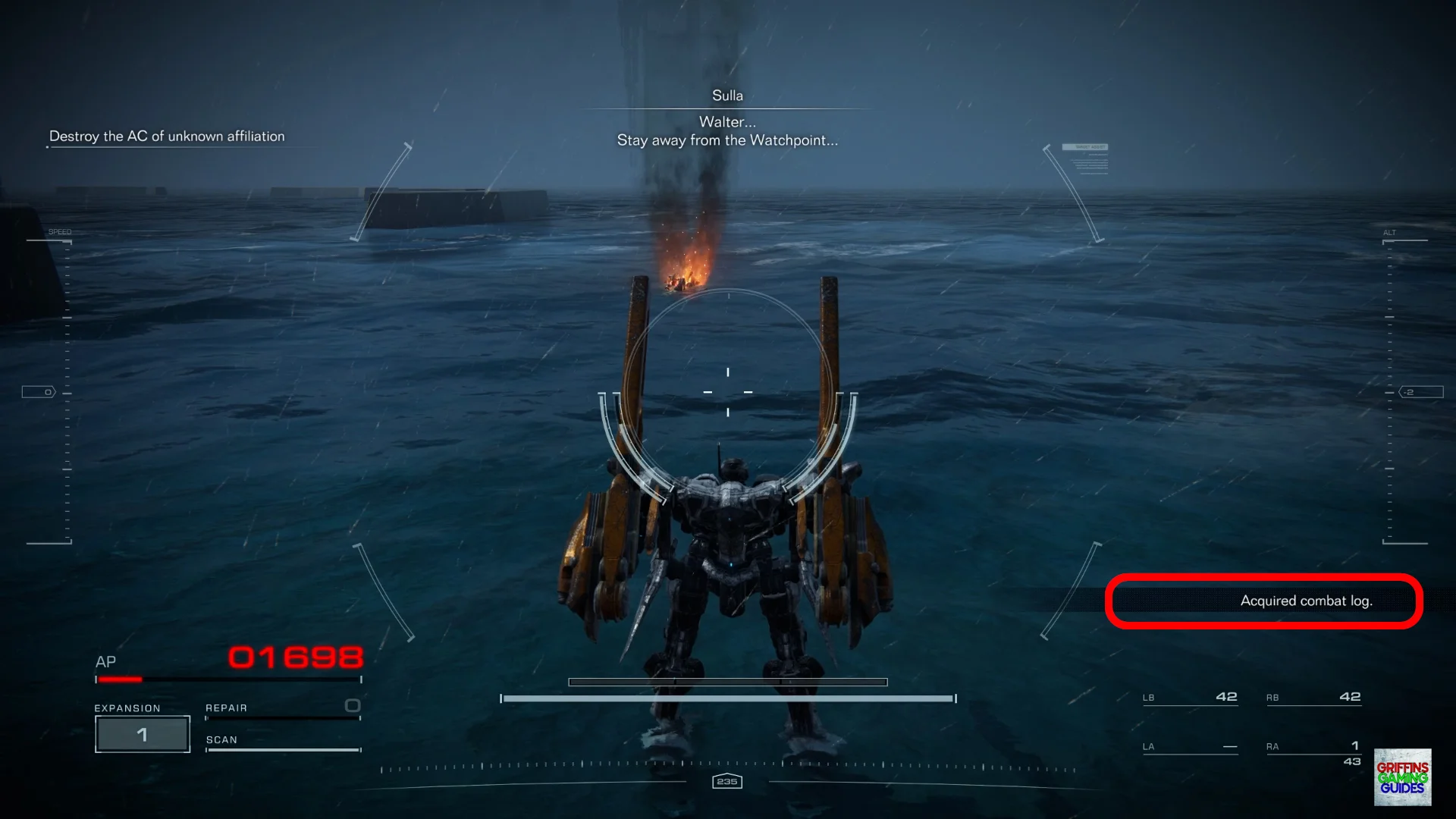The width and height of the screenshot is (1456, 819).
Task: Select the mission objective tracker text
Action: click(167, 136)
